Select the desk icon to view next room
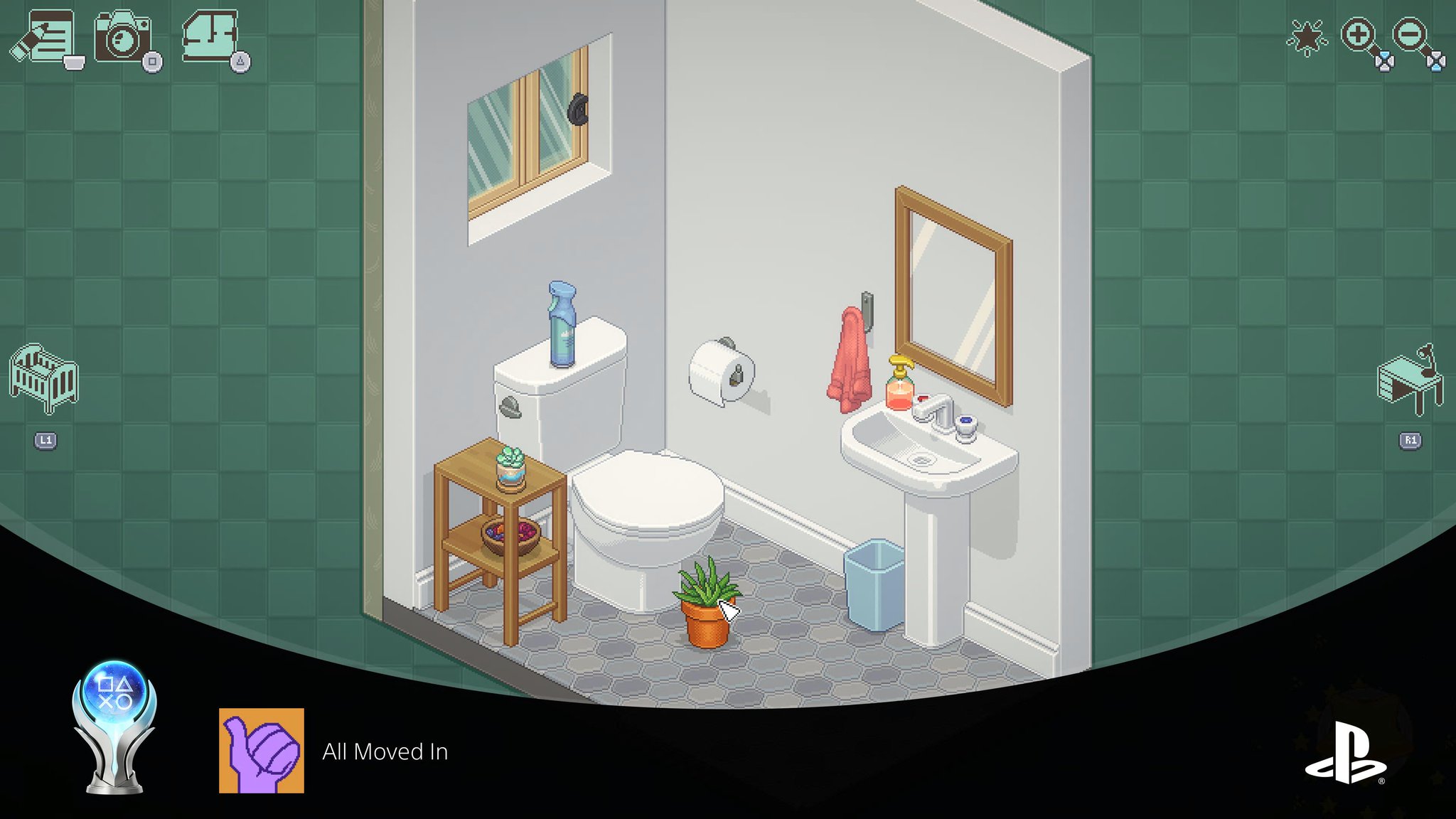 [x=1411, y=377]
